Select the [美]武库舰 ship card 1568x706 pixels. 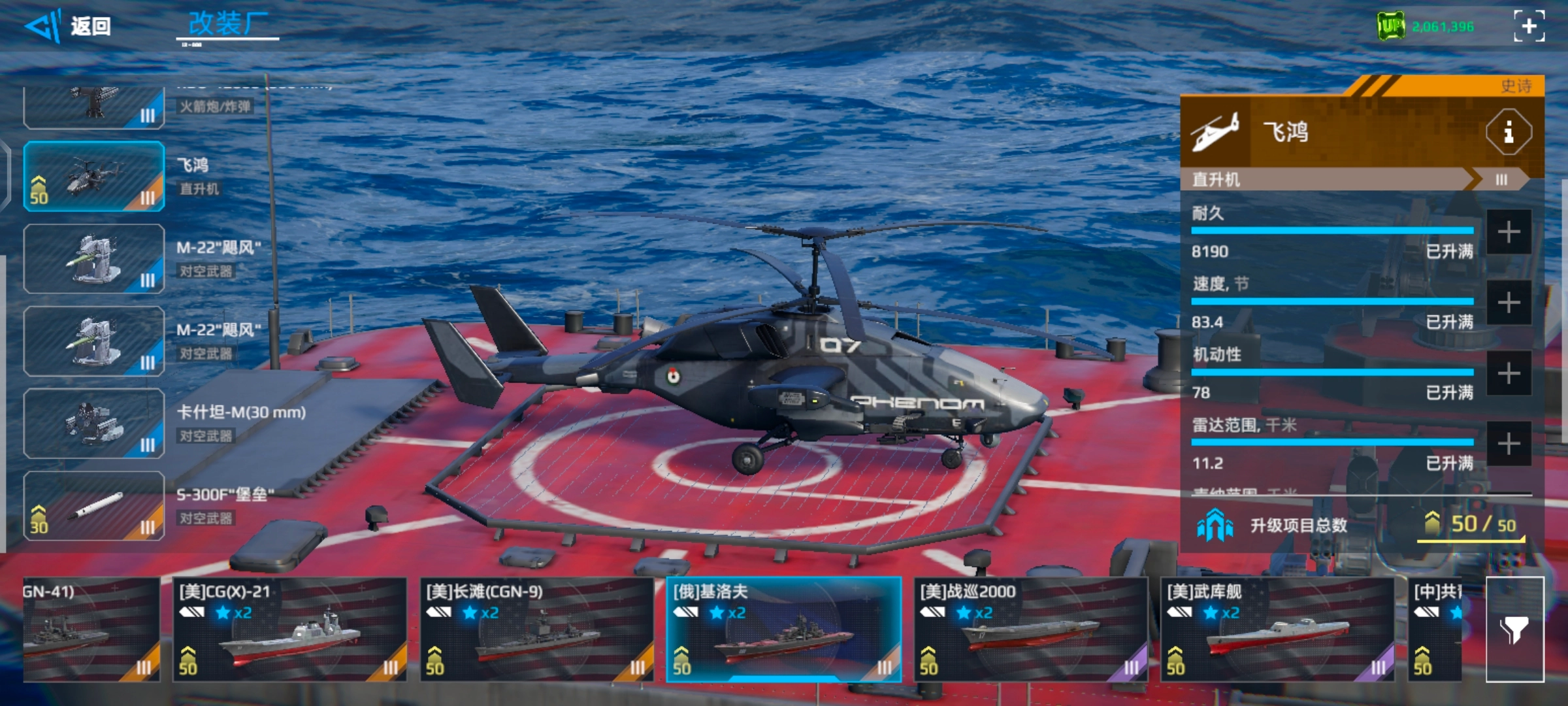1277,630
